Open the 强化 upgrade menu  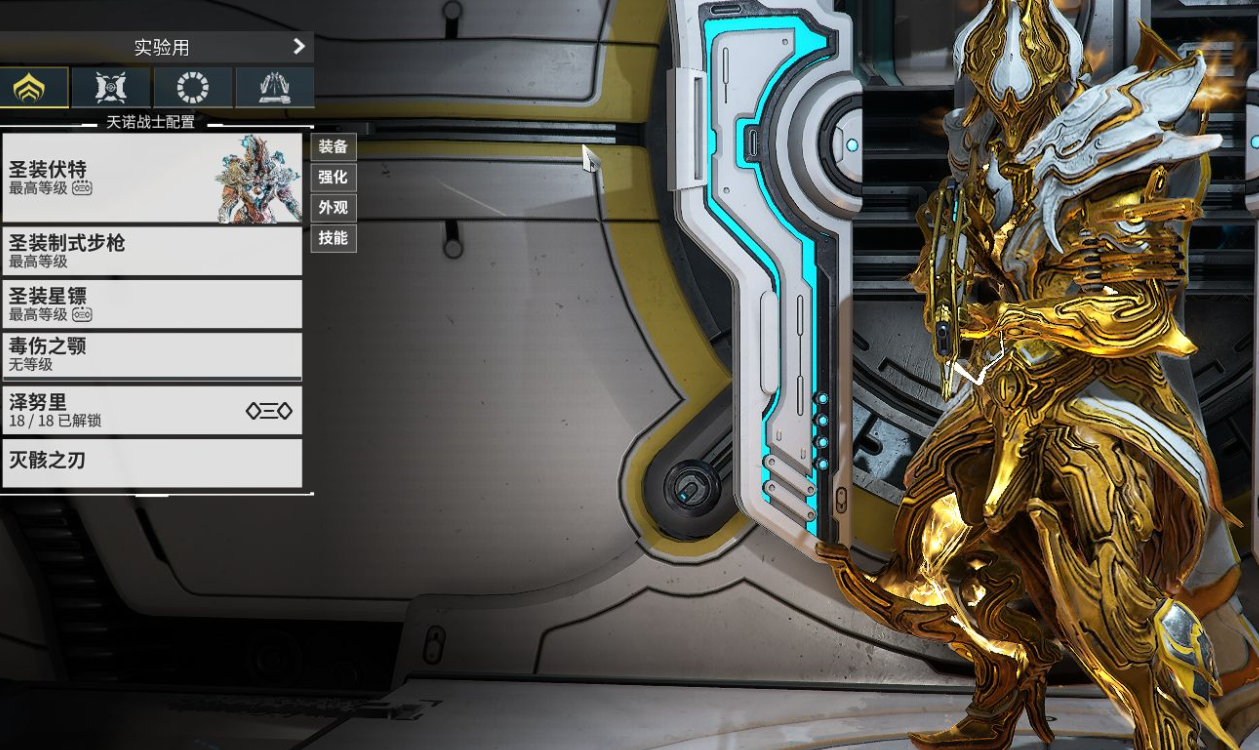click(x=333, y=177)
